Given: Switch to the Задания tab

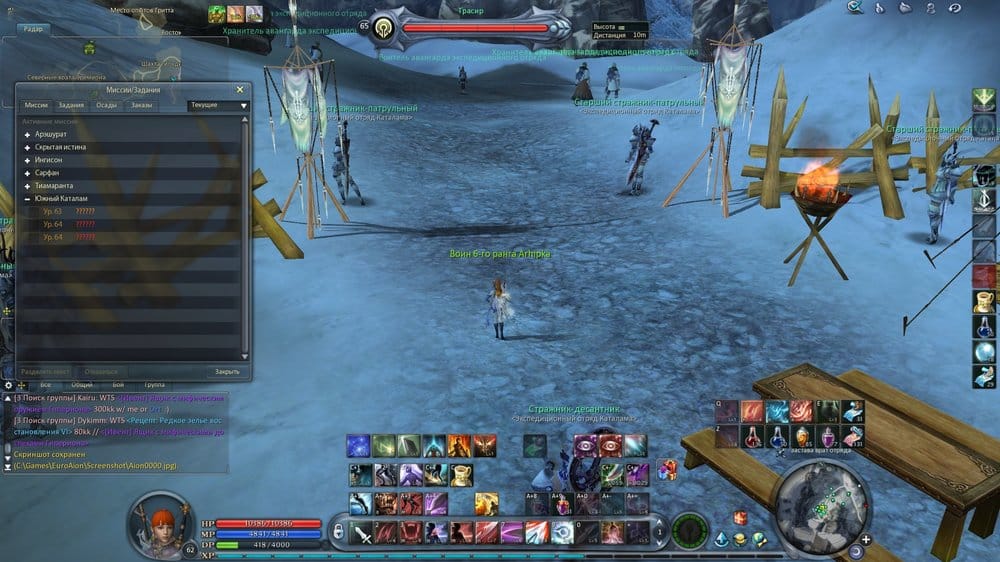Looking at the screenshot, I should point(71,105).
